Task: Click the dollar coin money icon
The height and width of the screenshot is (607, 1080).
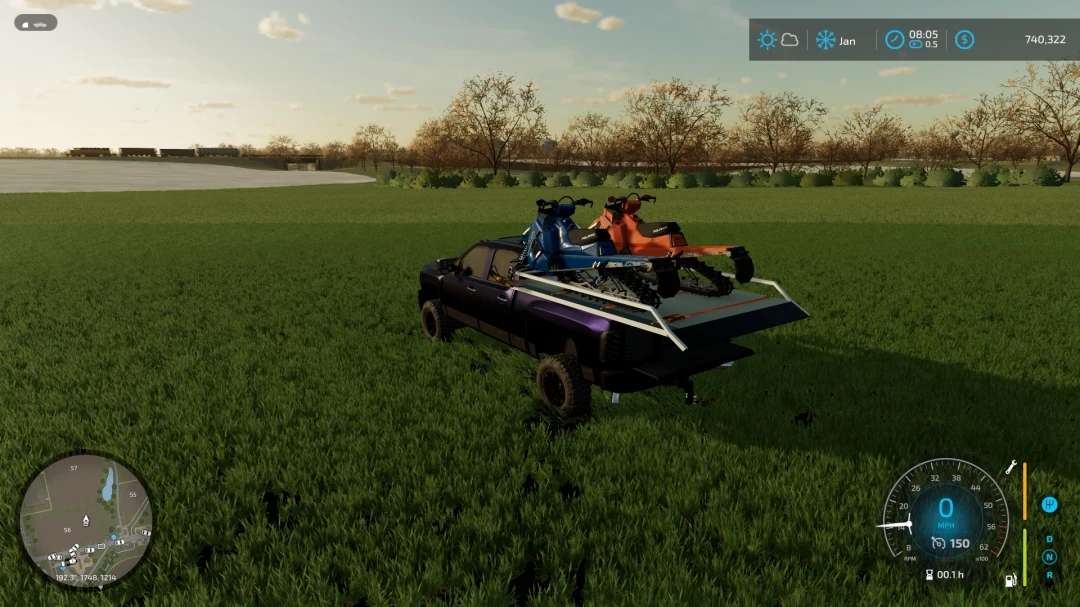Action: tap(964, 40)
